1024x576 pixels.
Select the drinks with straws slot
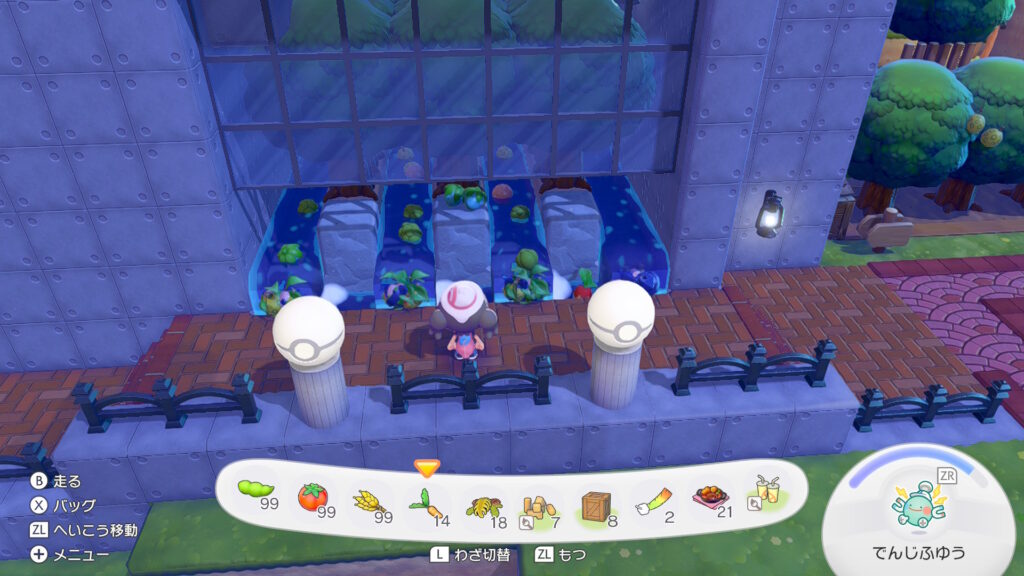tap(765, 492)
